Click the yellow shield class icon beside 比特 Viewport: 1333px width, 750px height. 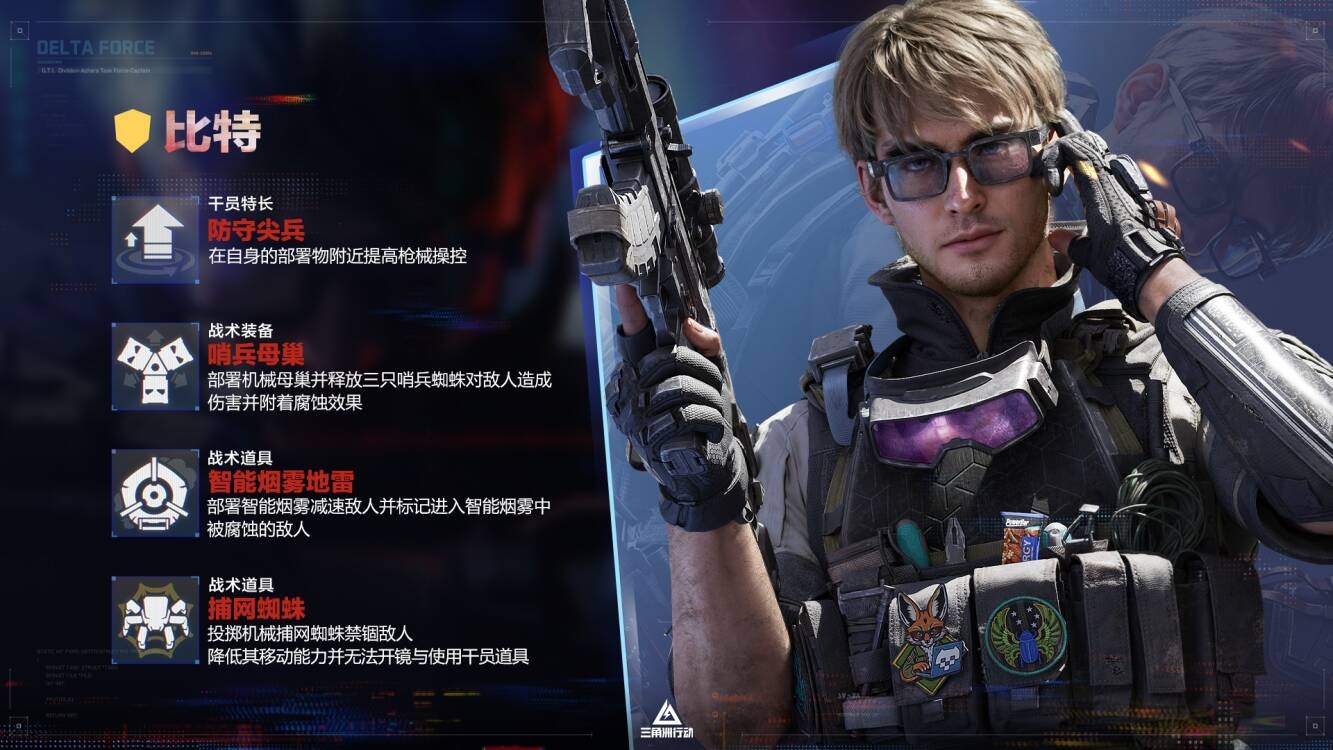(x=132, y=131)
